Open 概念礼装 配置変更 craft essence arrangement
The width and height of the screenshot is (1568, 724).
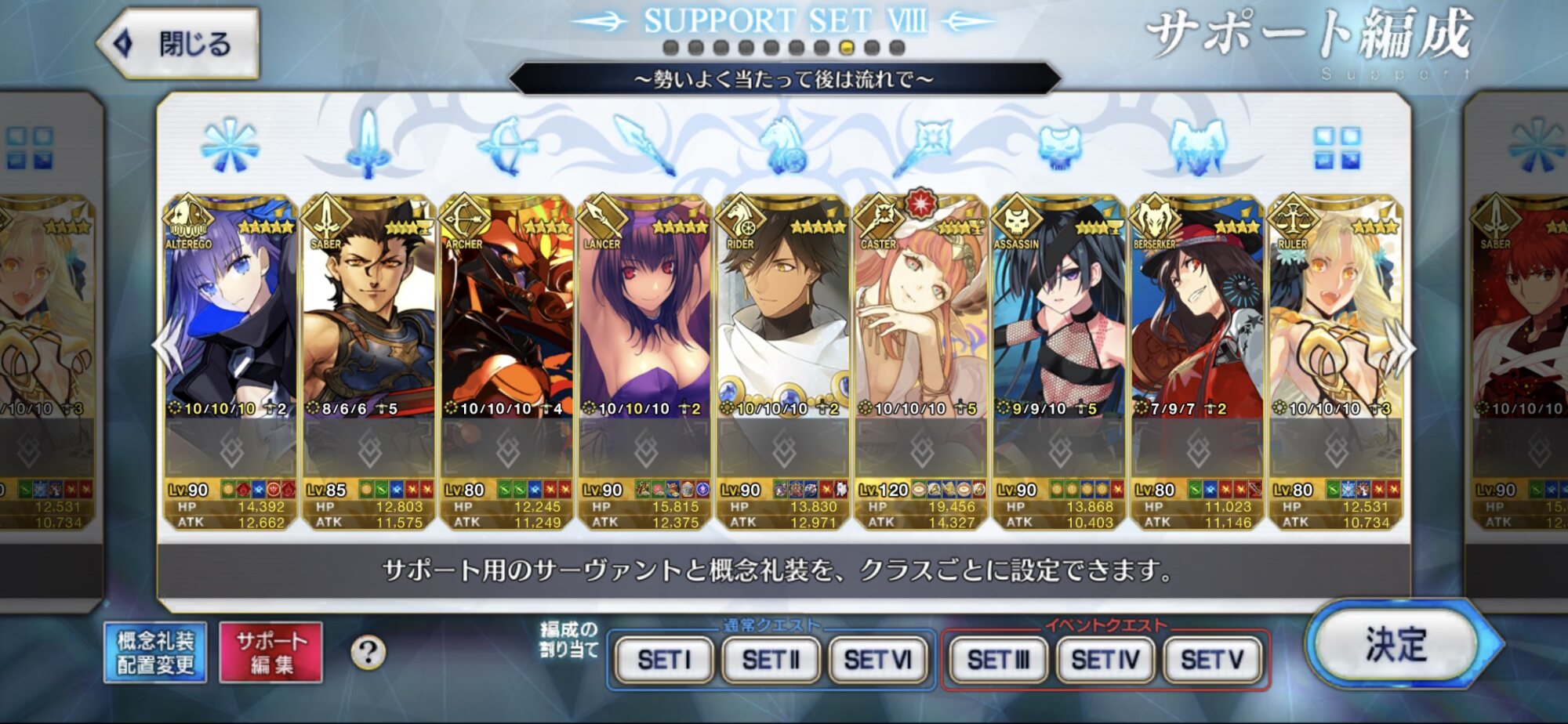pos(155,653)
